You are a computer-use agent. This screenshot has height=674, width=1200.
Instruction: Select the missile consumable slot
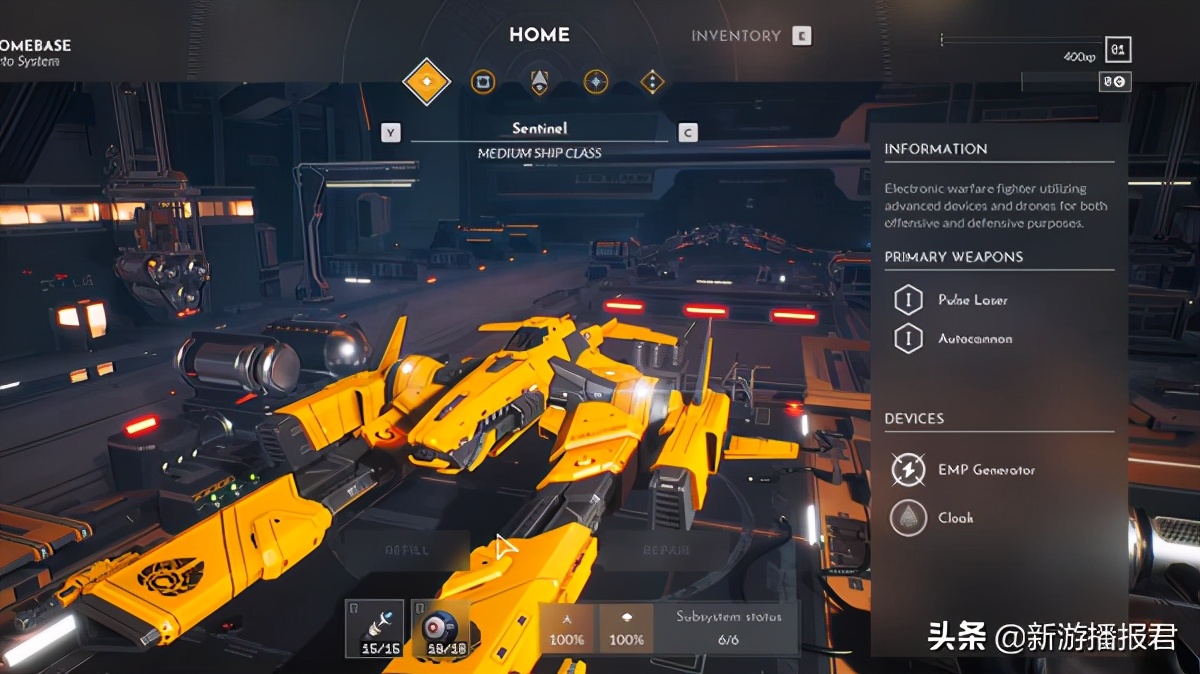click(375, 628)
